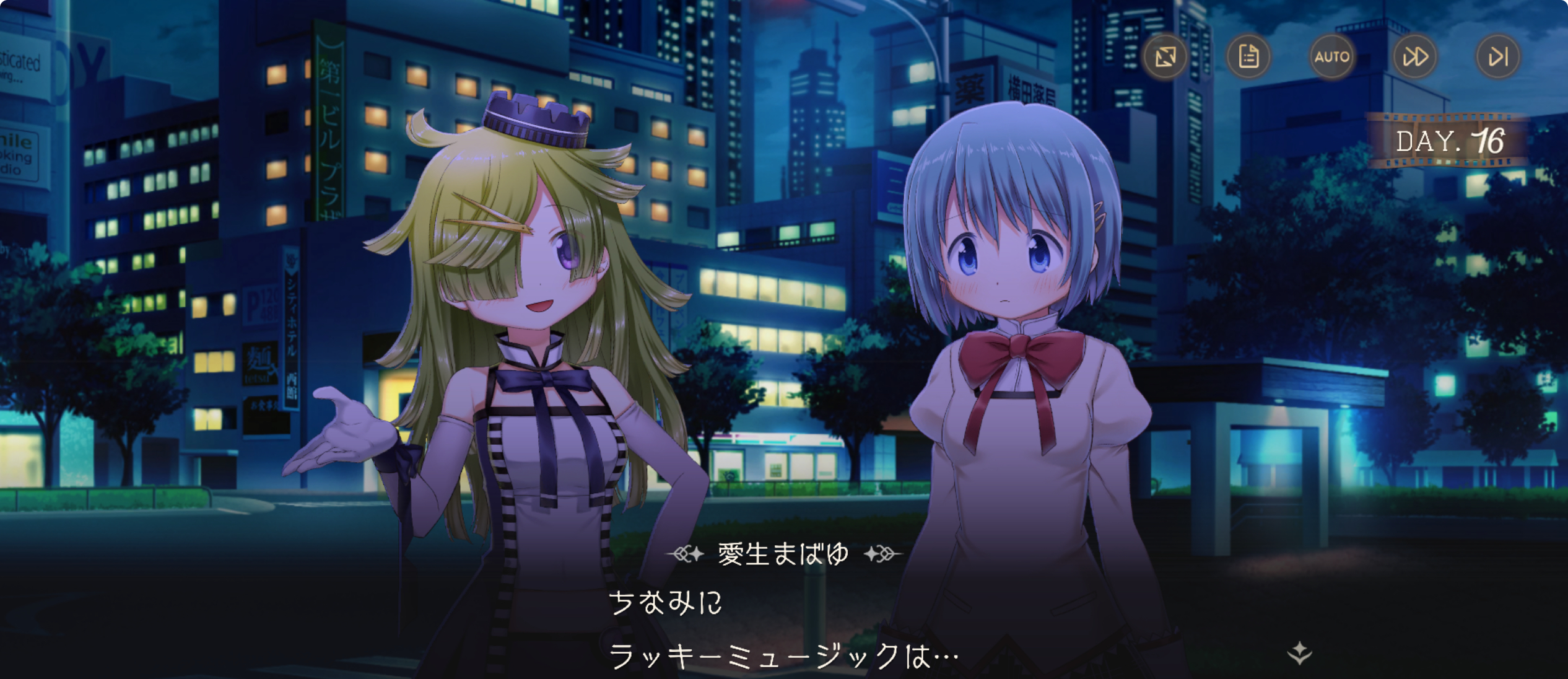Activate the fast-forward double arrow button
1568x679 pixels.
coord(1415,57)
